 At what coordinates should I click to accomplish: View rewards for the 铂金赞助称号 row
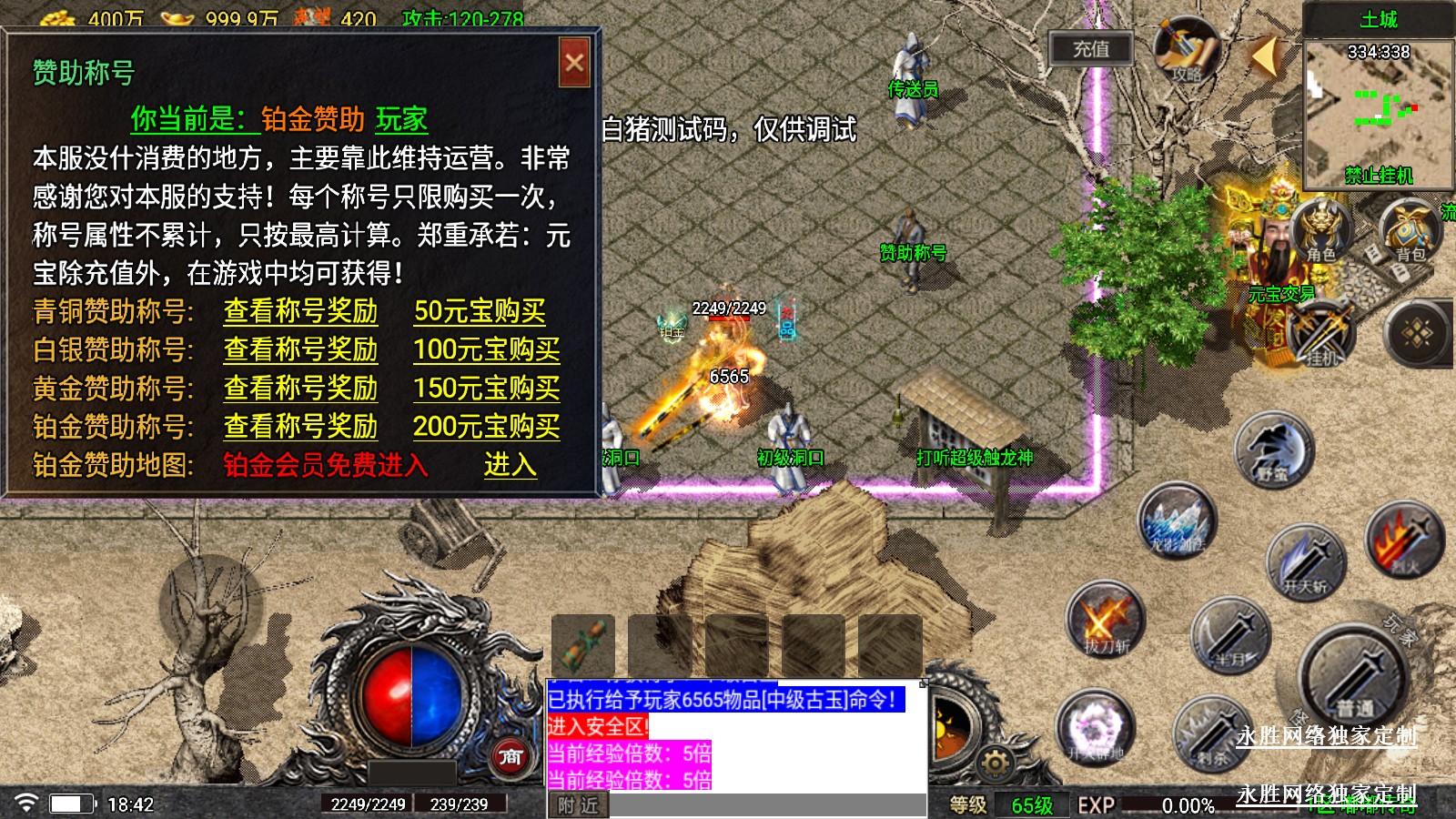tap(300, 427)
